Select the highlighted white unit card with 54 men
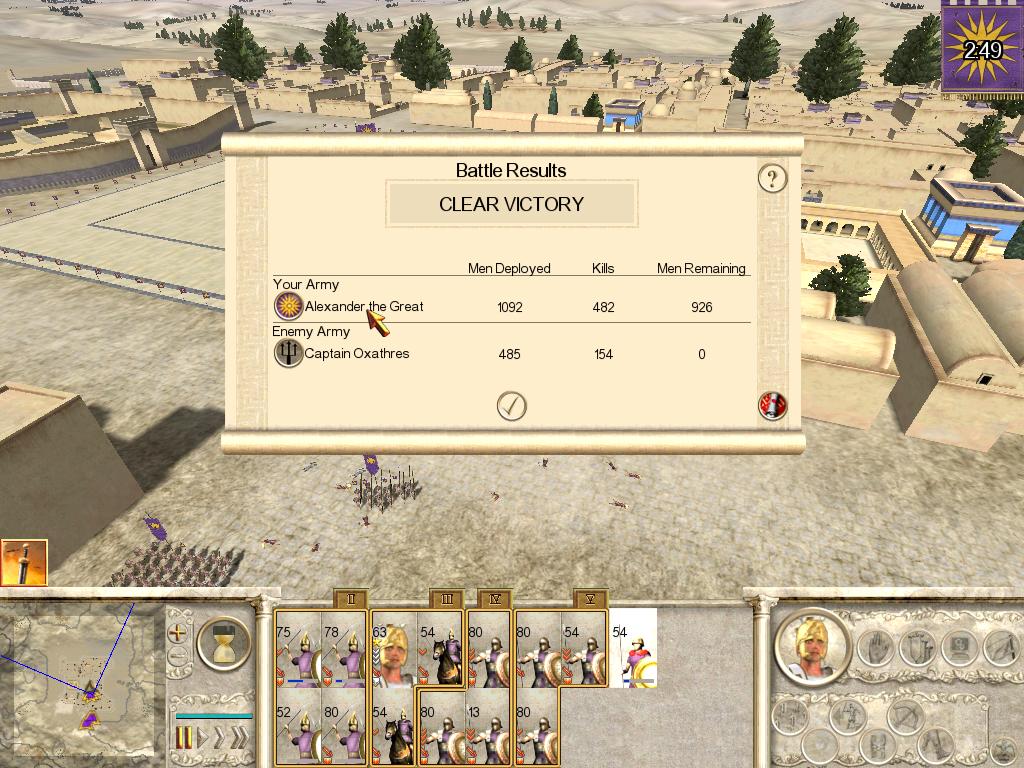Screen dimensions: 1024x768 coord(634,650)
